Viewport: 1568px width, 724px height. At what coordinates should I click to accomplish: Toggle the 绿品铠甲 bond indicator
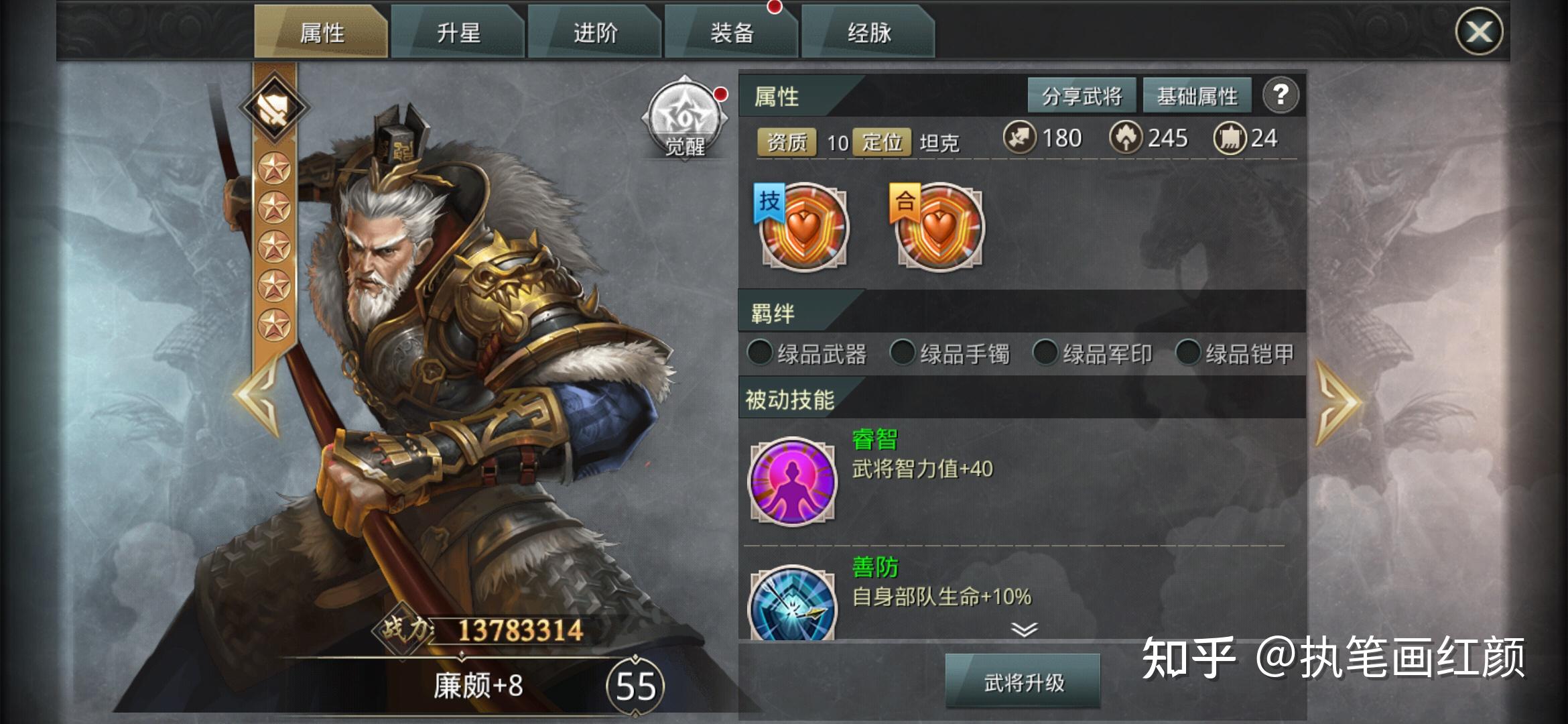pos(1189,354)
